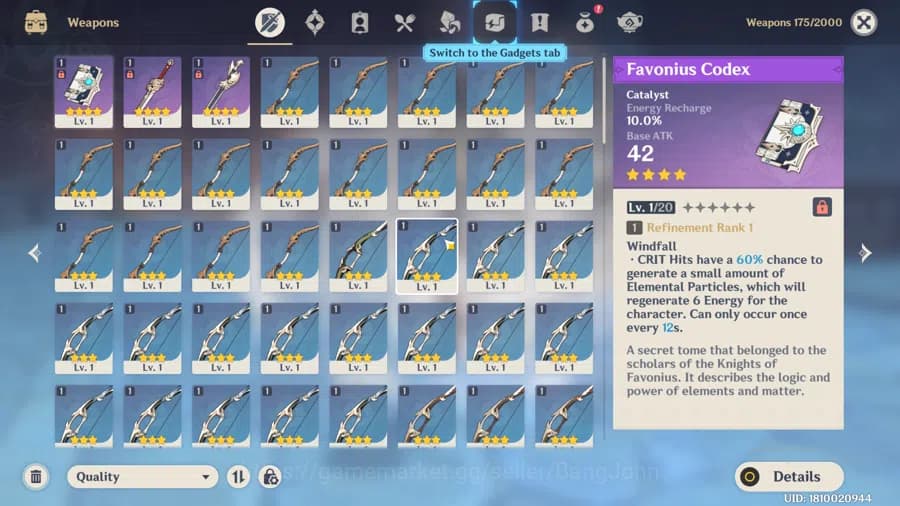Select the red-hilted four-star sword slot
The width and height of the screenshot is (900, 506).
click(x=152, y=91)
